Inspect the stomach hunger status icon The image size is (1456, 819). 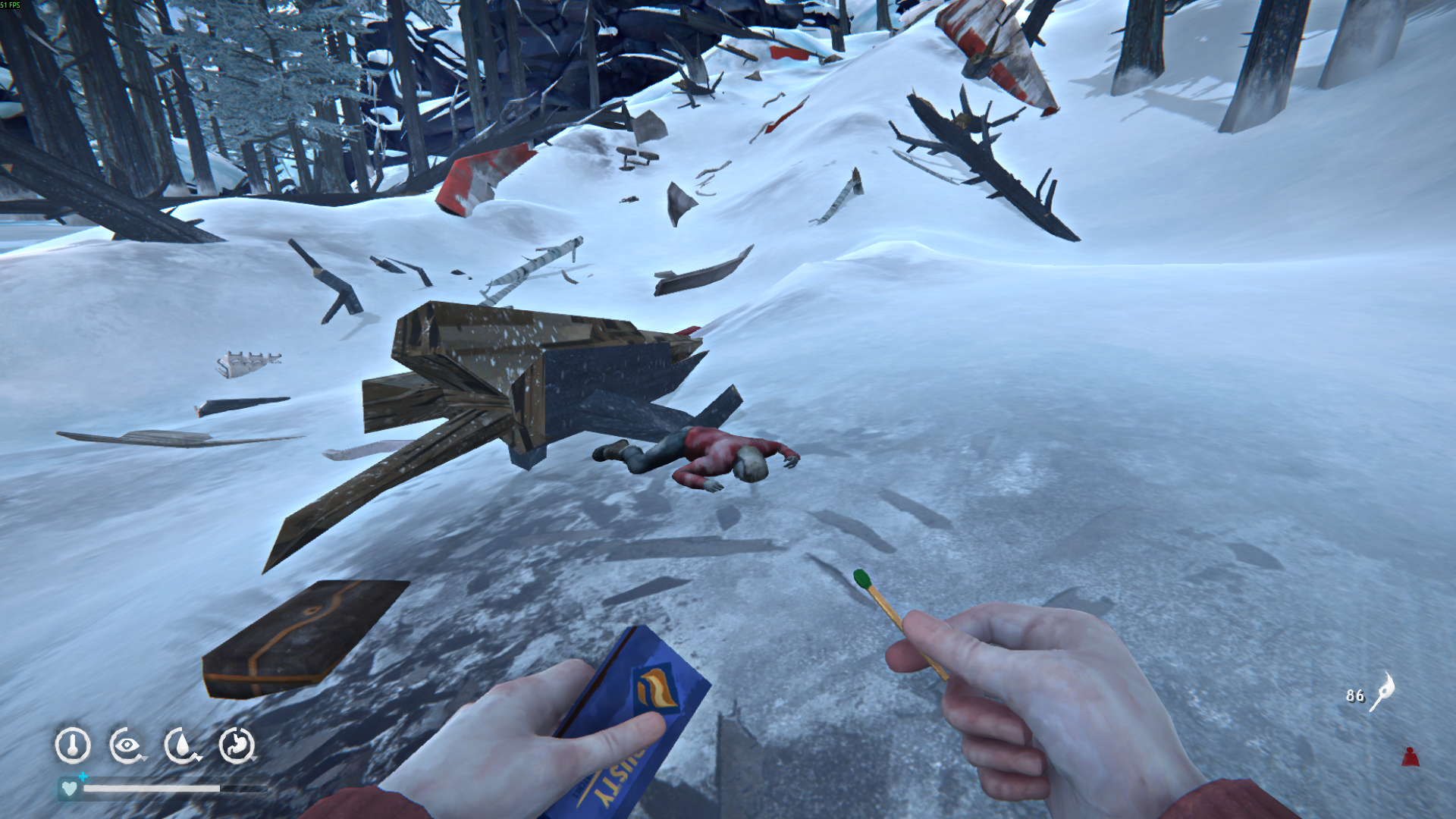point(237,745)
